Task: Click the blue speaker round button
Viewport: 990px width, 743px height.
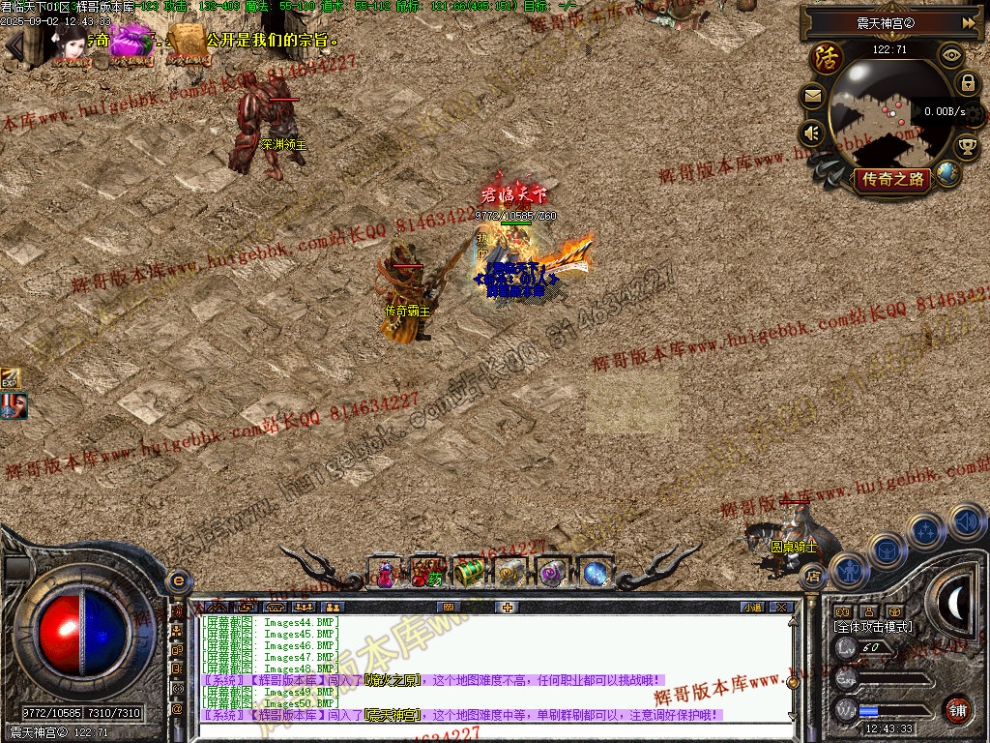Action: point(966,521)
